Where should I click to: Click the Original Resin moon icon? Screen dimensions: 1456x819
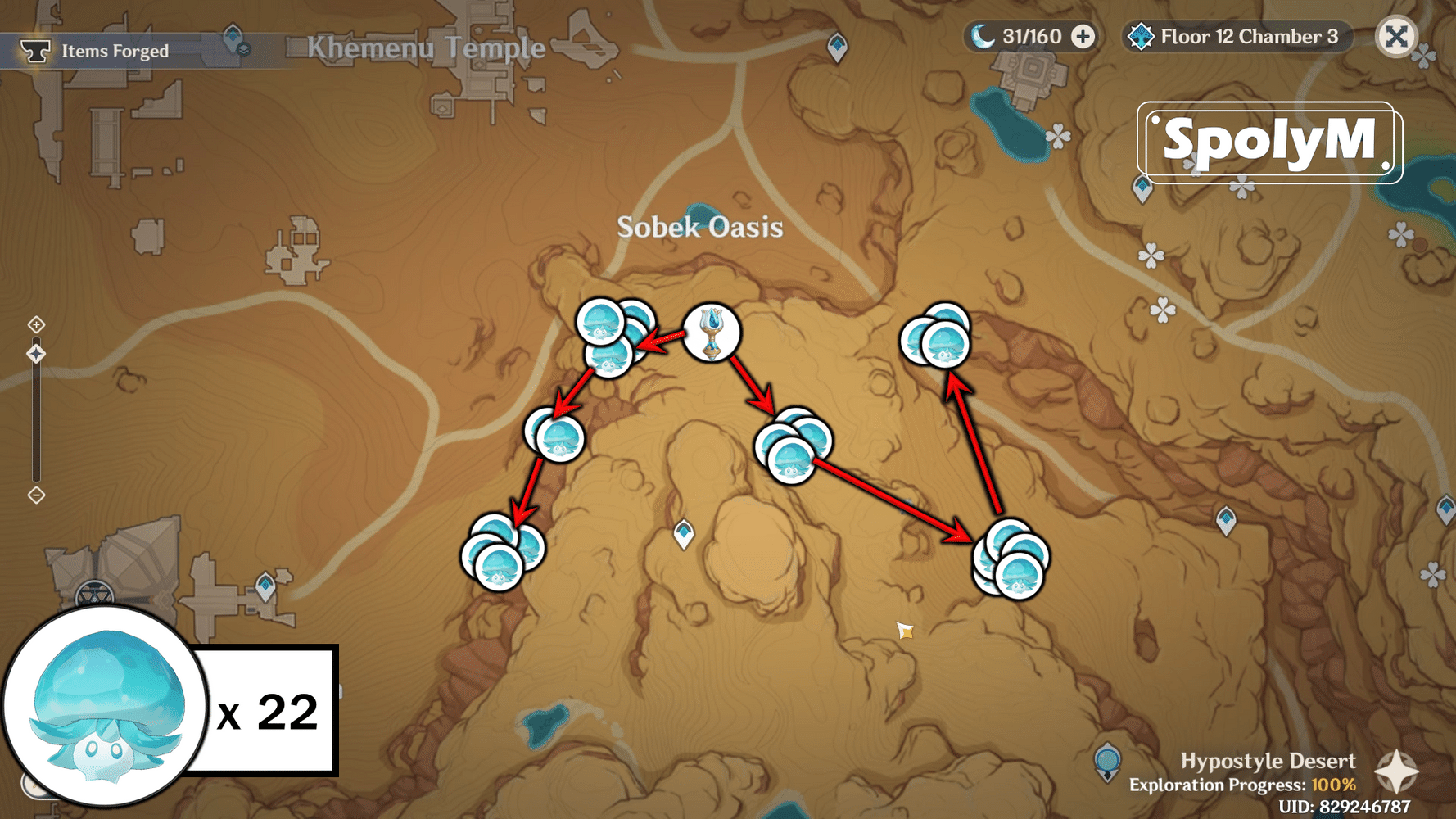983,36
